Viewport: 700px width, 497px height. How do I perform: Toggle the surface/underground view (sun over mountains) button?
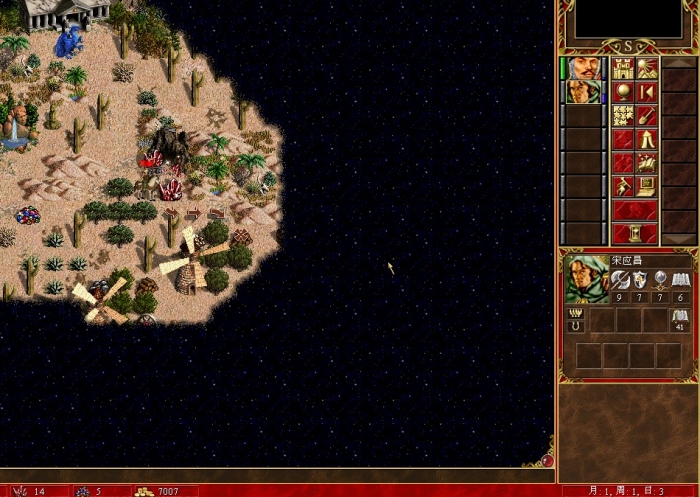[x=647, y=68]
